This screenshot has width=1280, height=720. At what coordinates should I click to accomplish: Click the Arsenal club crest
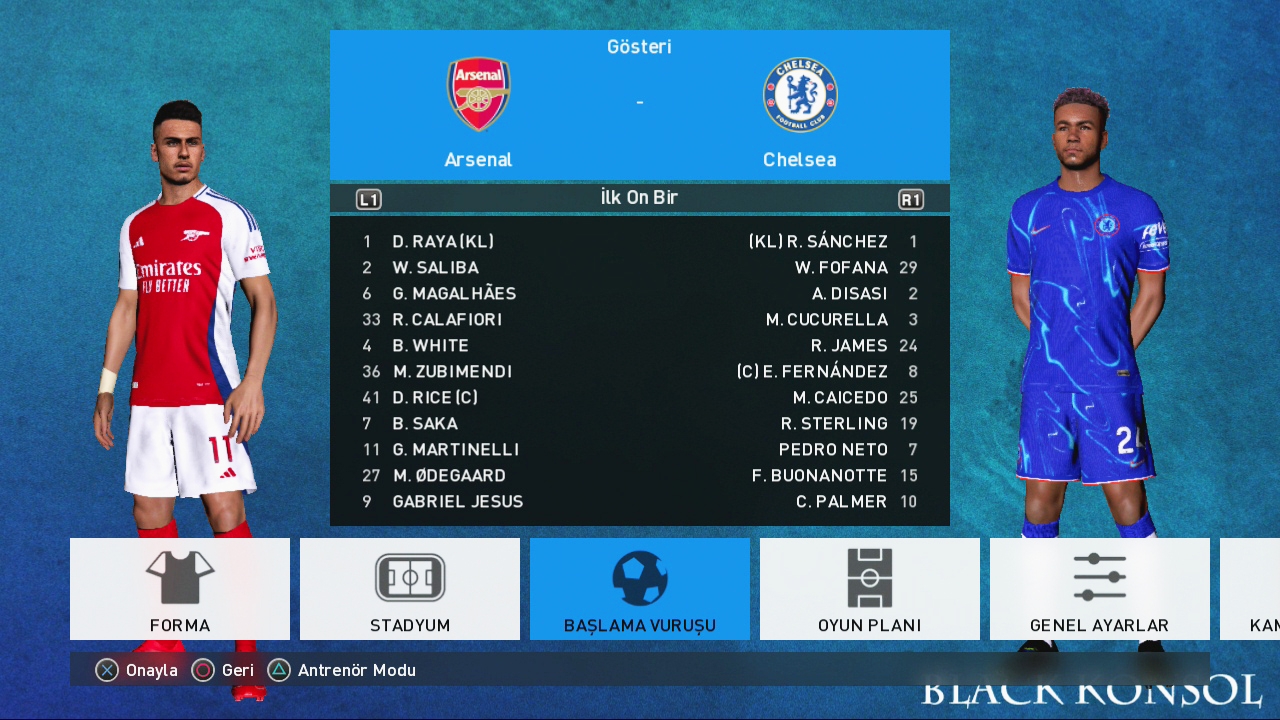[x=478, y=95]
